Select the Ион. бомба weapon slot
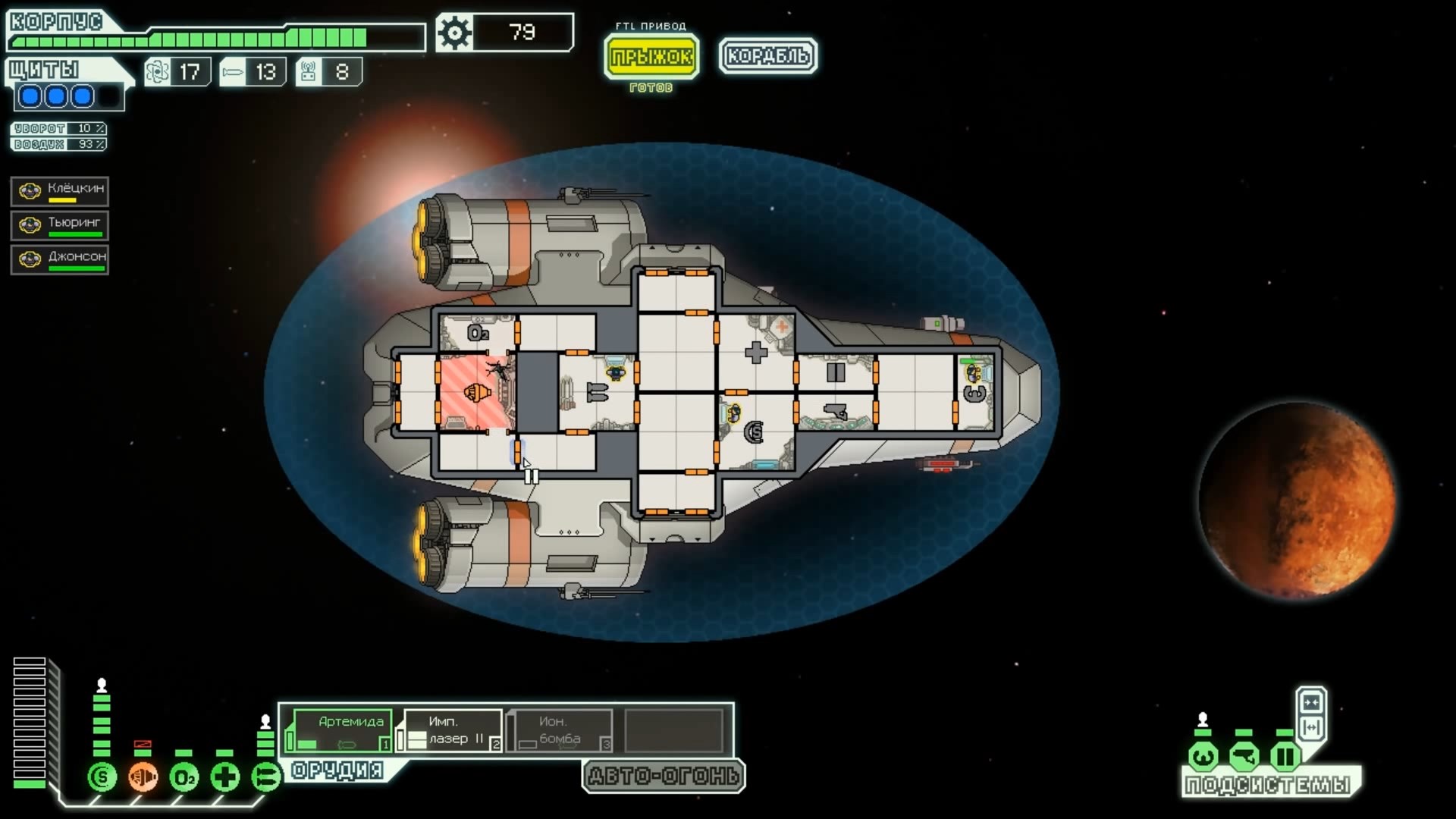This screenshot has height=819, width=1456. [562, 731]
